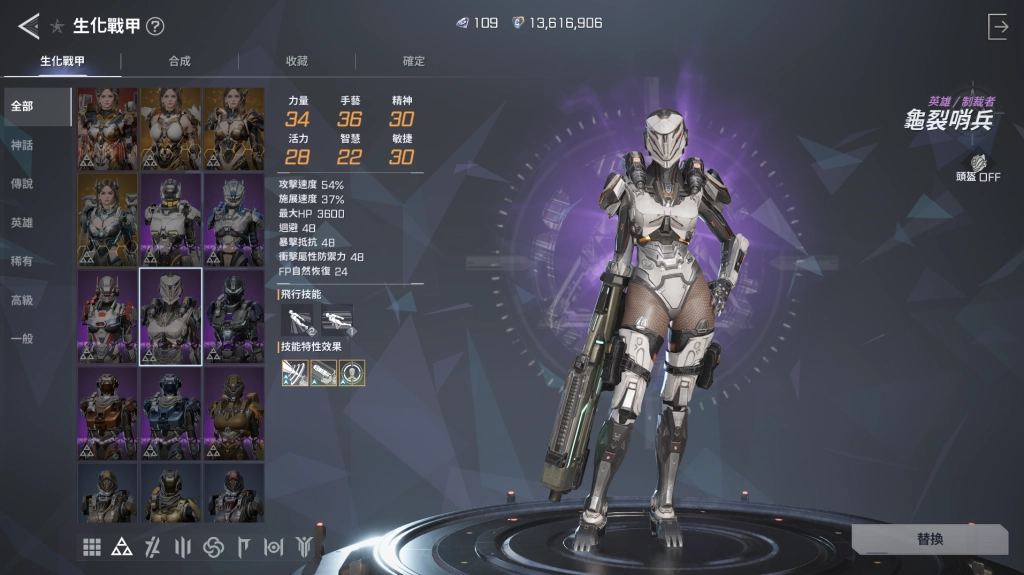Choose the grid-view filter icon
This screenshot has height=575, width=1024.
(x=92, y=547)
